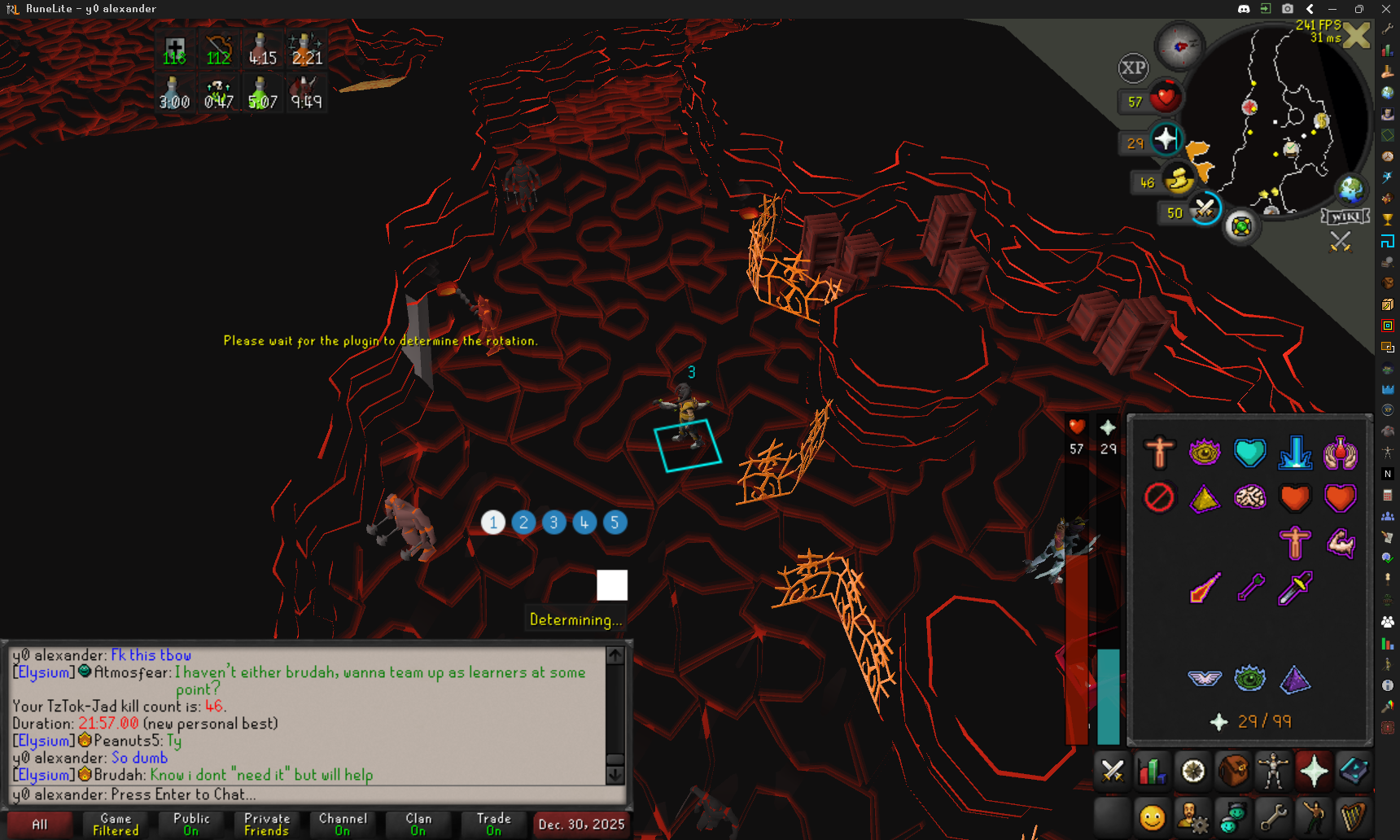Toggle run using the boot orb
1400x840 pixels.
click(x=1179, y=179)
